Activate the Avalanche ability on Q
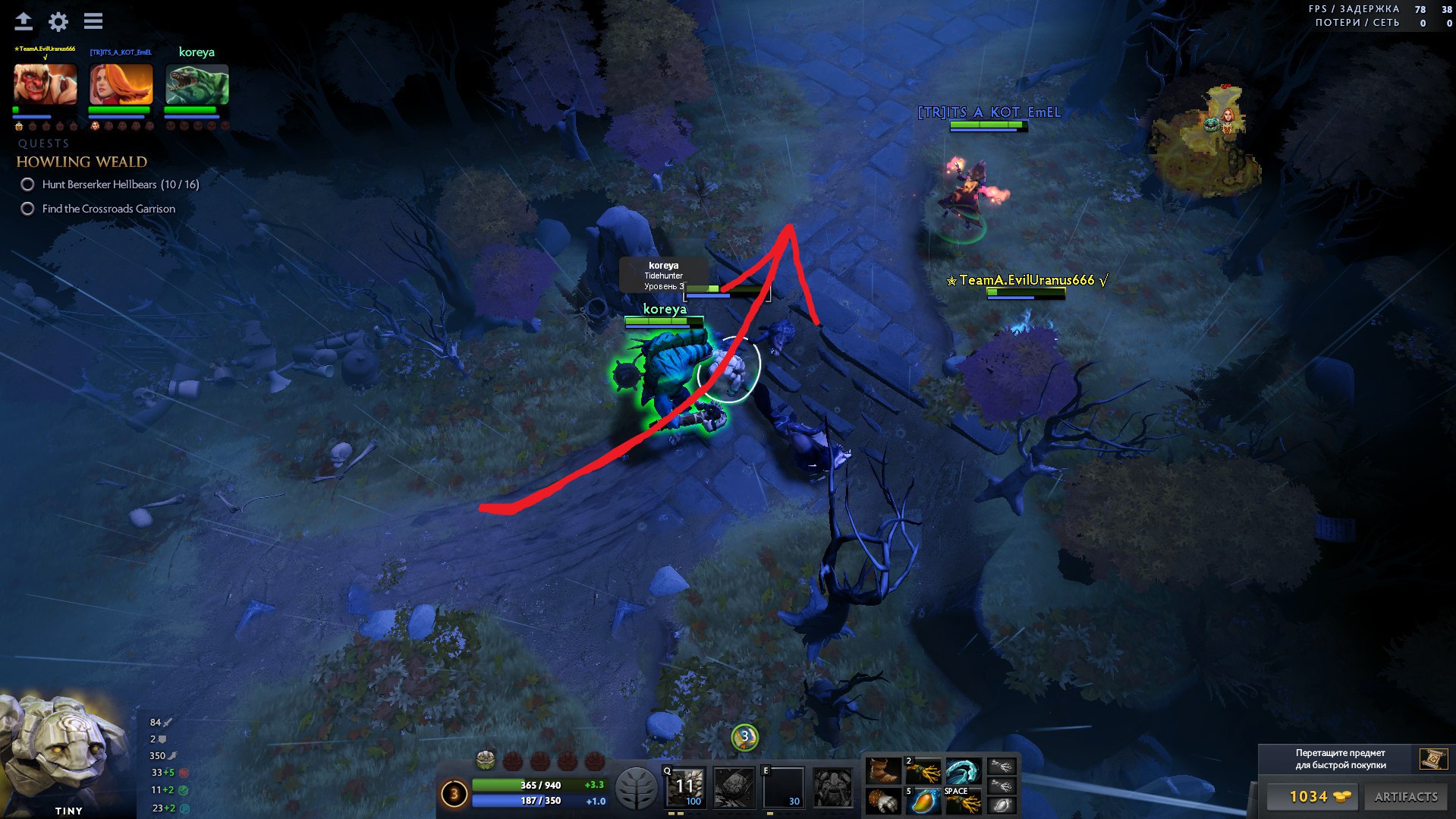This screenshot has width=1456, height=819. click(x=685, y=786)
